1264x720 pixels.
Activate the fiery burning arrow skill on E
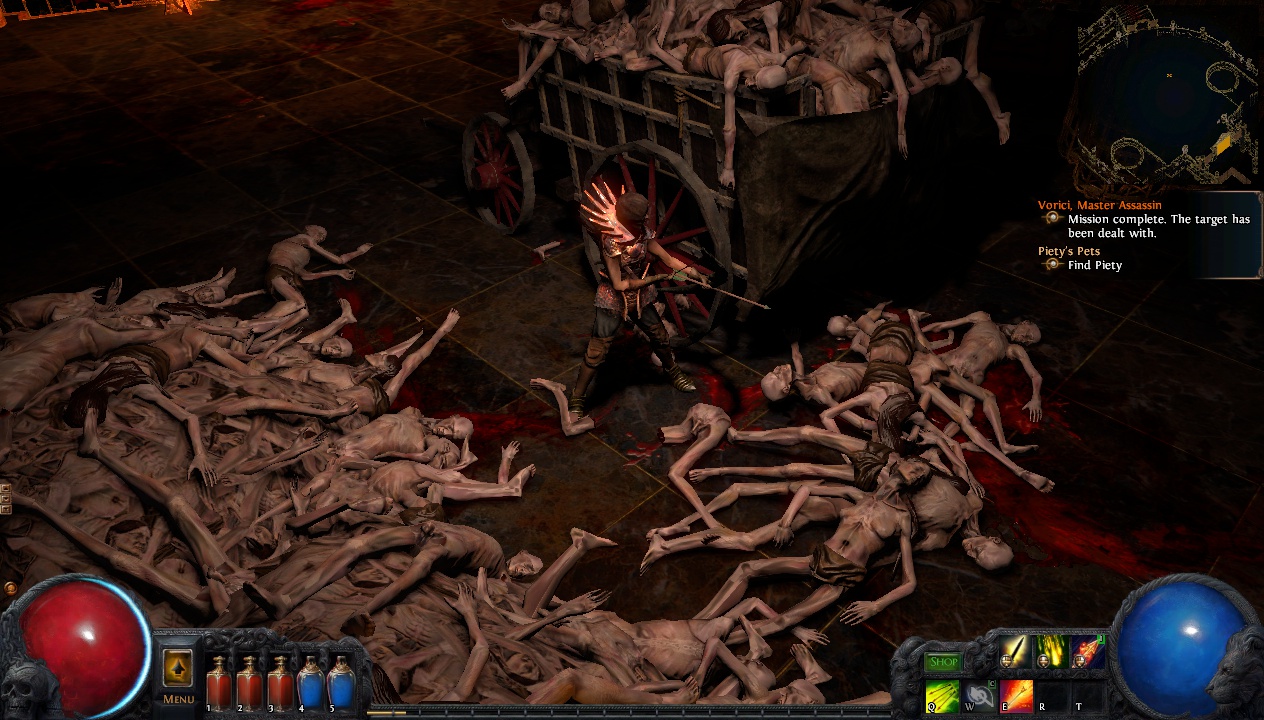pyautogui.click(x=1016, y=694)
